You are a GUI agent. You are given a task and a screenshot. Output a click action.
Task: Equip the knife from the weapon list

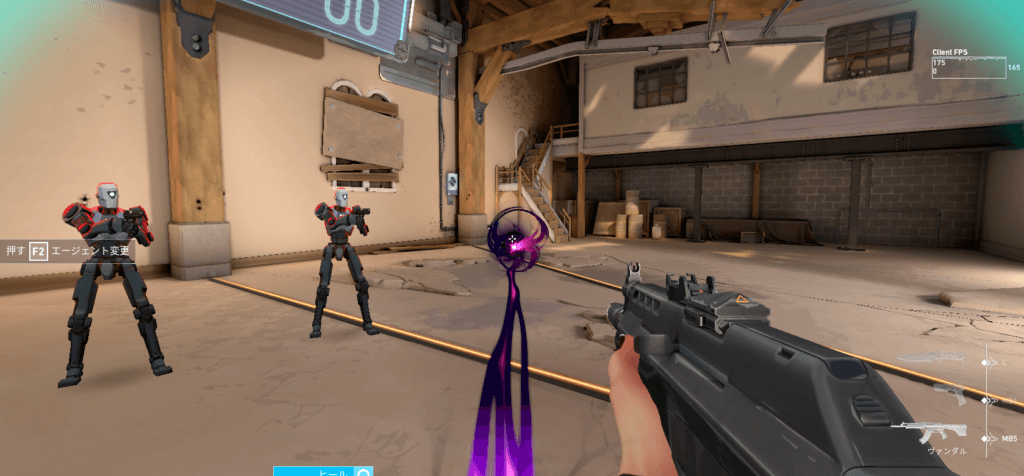pos(932,358)
